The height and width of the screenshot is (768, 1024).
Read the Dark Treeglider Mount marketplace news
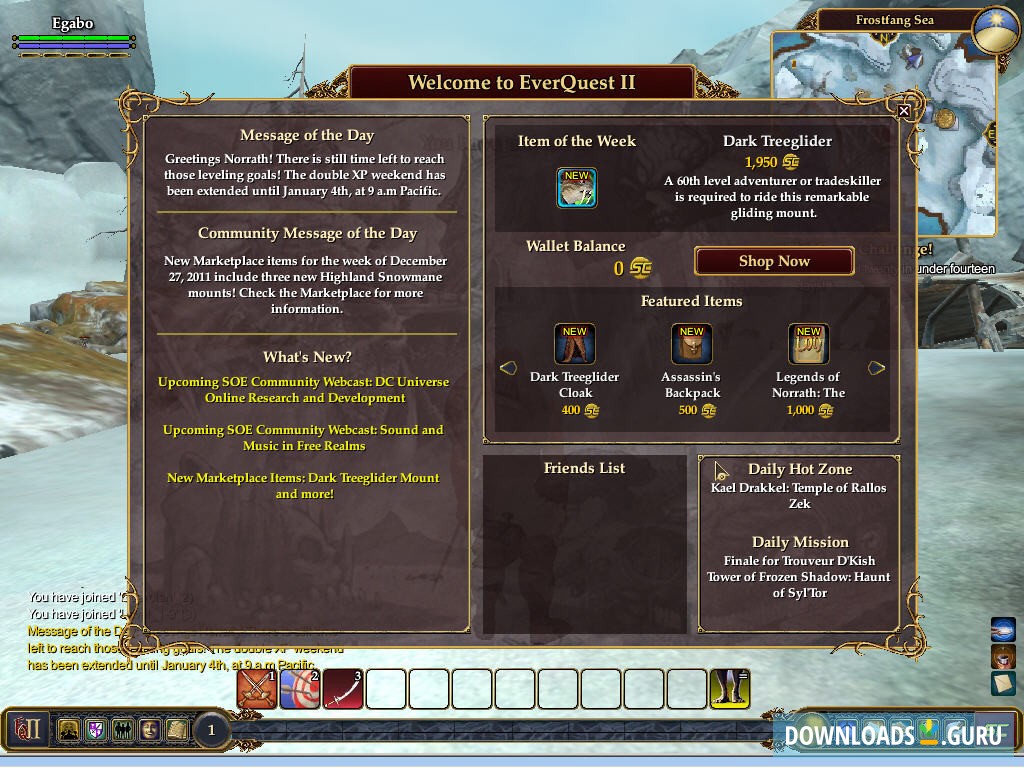click(303, 486)
